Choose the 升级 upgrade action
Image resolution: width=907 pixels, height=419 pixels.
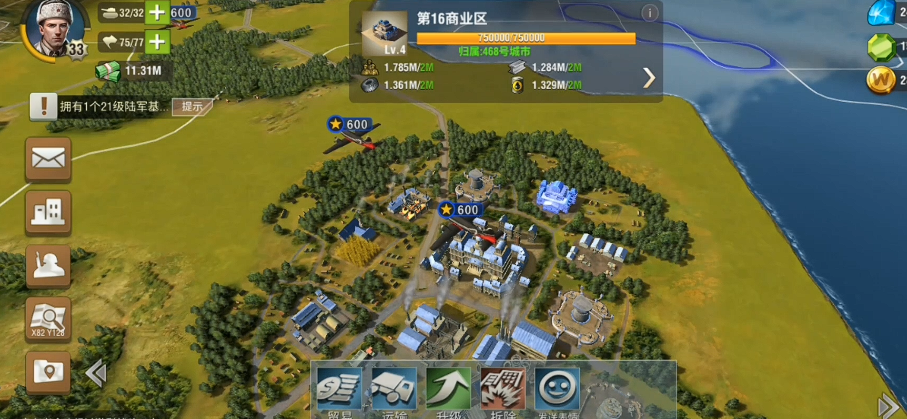[x=448, y=391]
